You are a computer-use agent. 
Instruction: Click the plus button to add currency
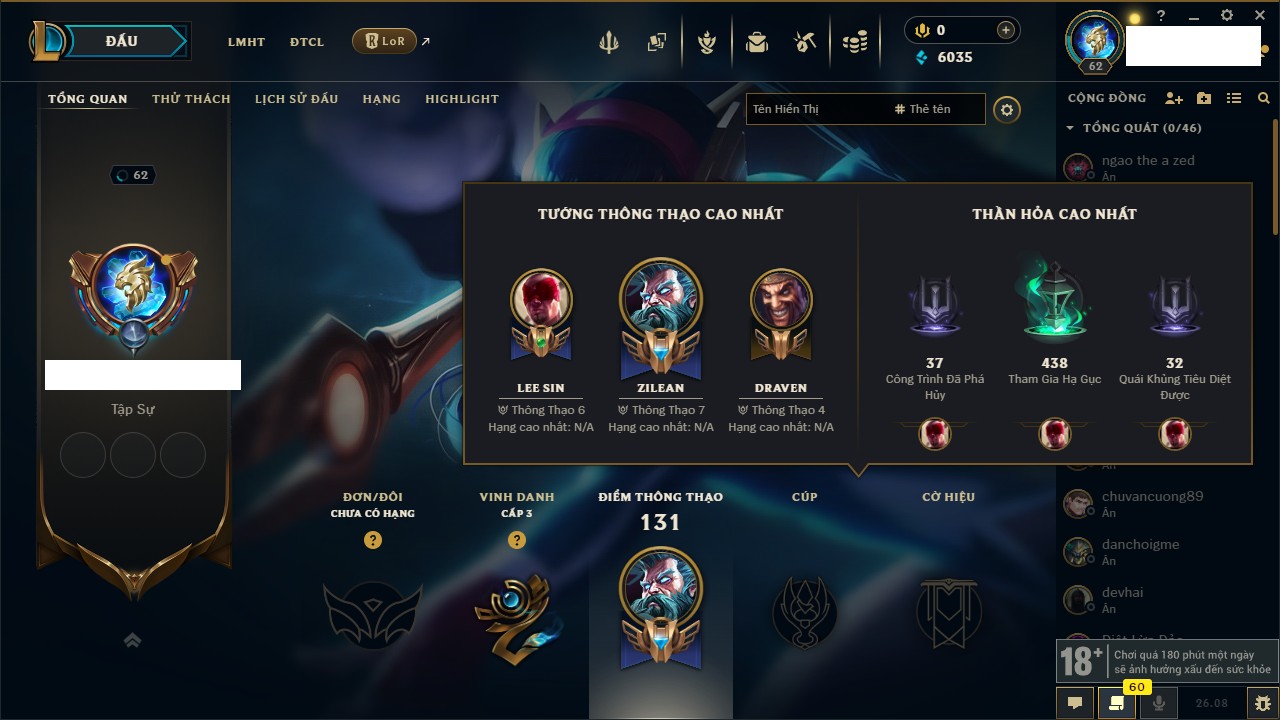[1005, 30]
